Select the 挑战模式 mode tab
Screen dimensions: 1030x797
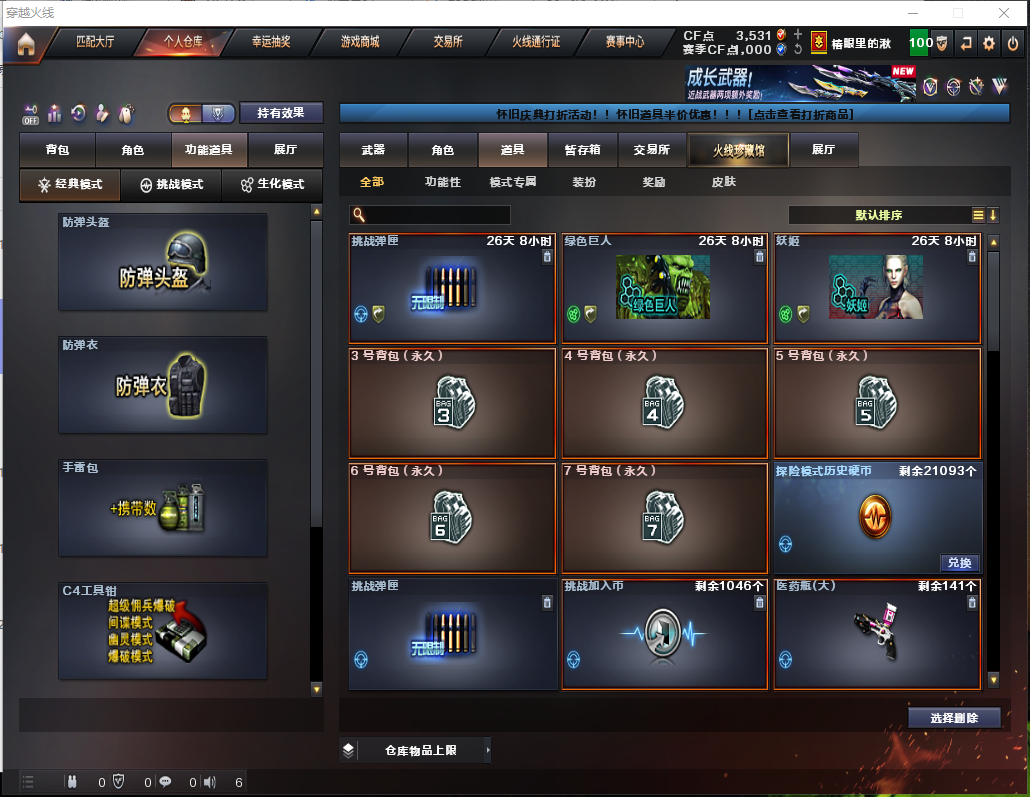pos(171,185)
